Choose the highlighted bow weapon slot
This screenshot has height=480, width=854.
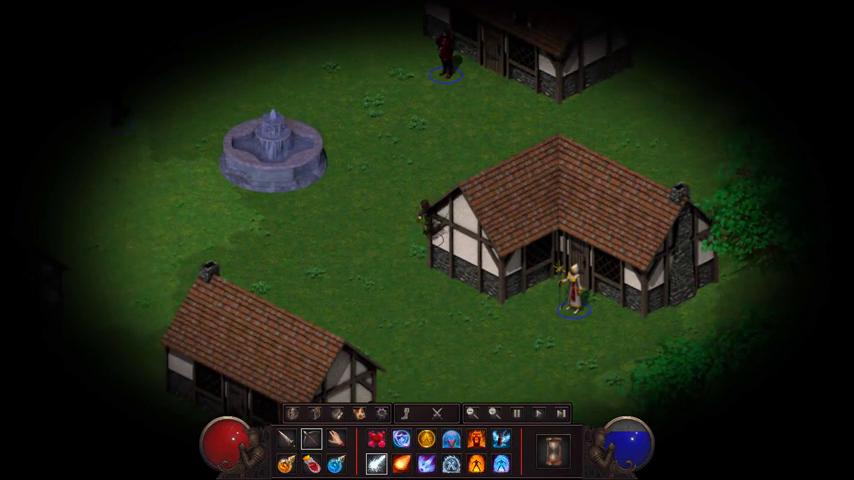tap(311, 439)
